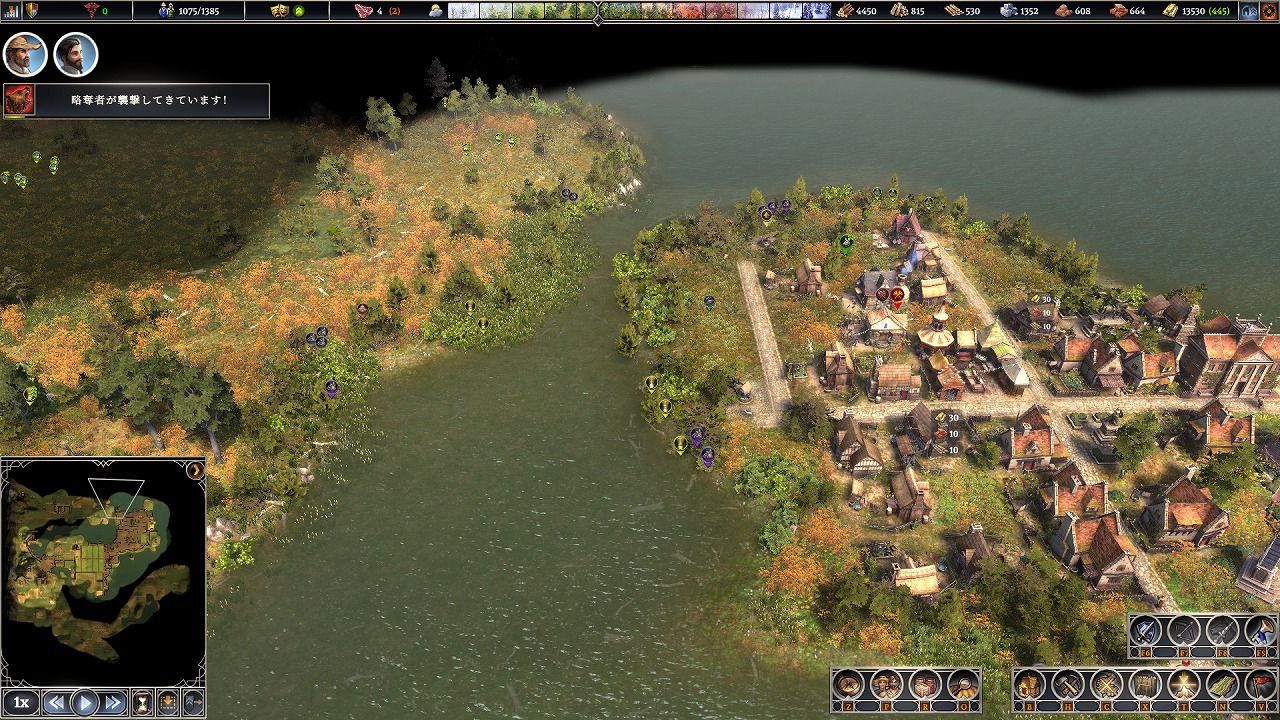
Task: Toggle play and pause of the game
Action: [x=85, y=702]
